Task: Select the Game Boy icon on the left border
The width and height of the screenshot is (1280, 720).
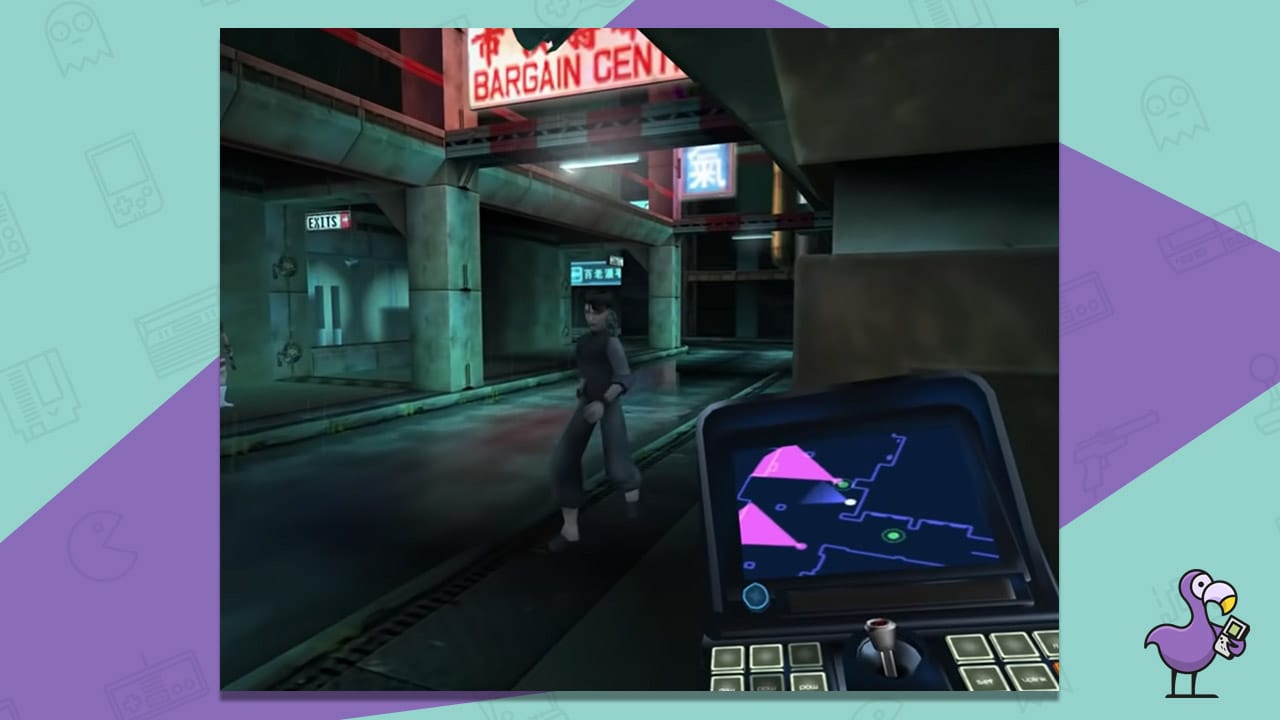Action: (124, 180)
